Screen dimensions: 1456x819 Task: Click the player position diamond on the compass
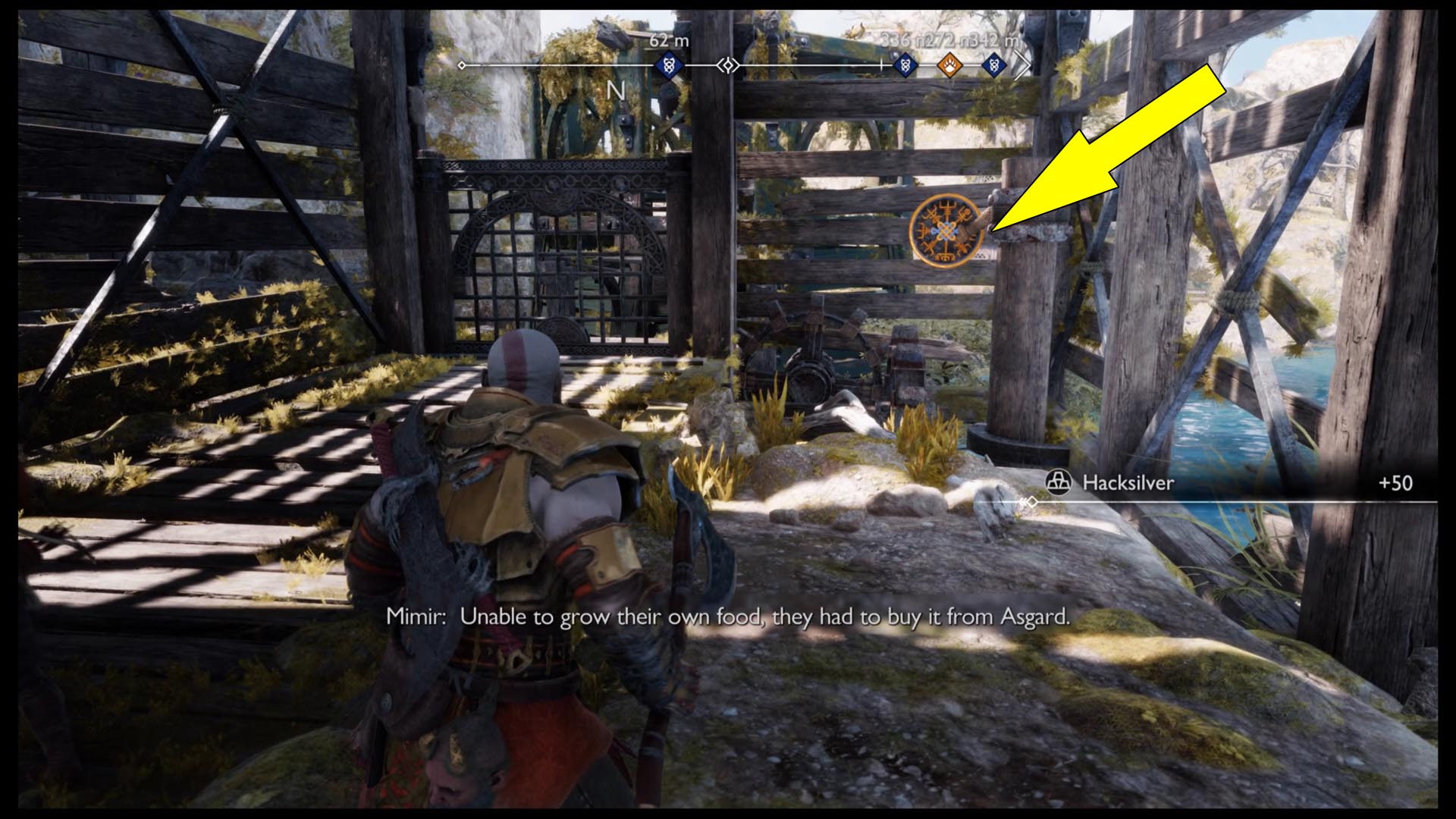728,65
